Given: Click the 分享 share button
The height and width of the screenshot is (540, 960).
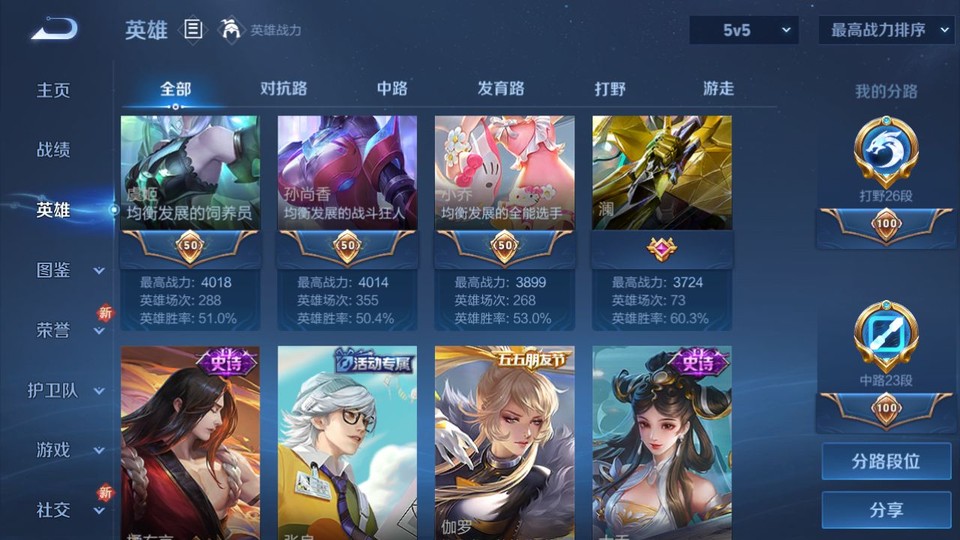Looking at the screenshot, I should pyautogui.click(x=886, y=510).
